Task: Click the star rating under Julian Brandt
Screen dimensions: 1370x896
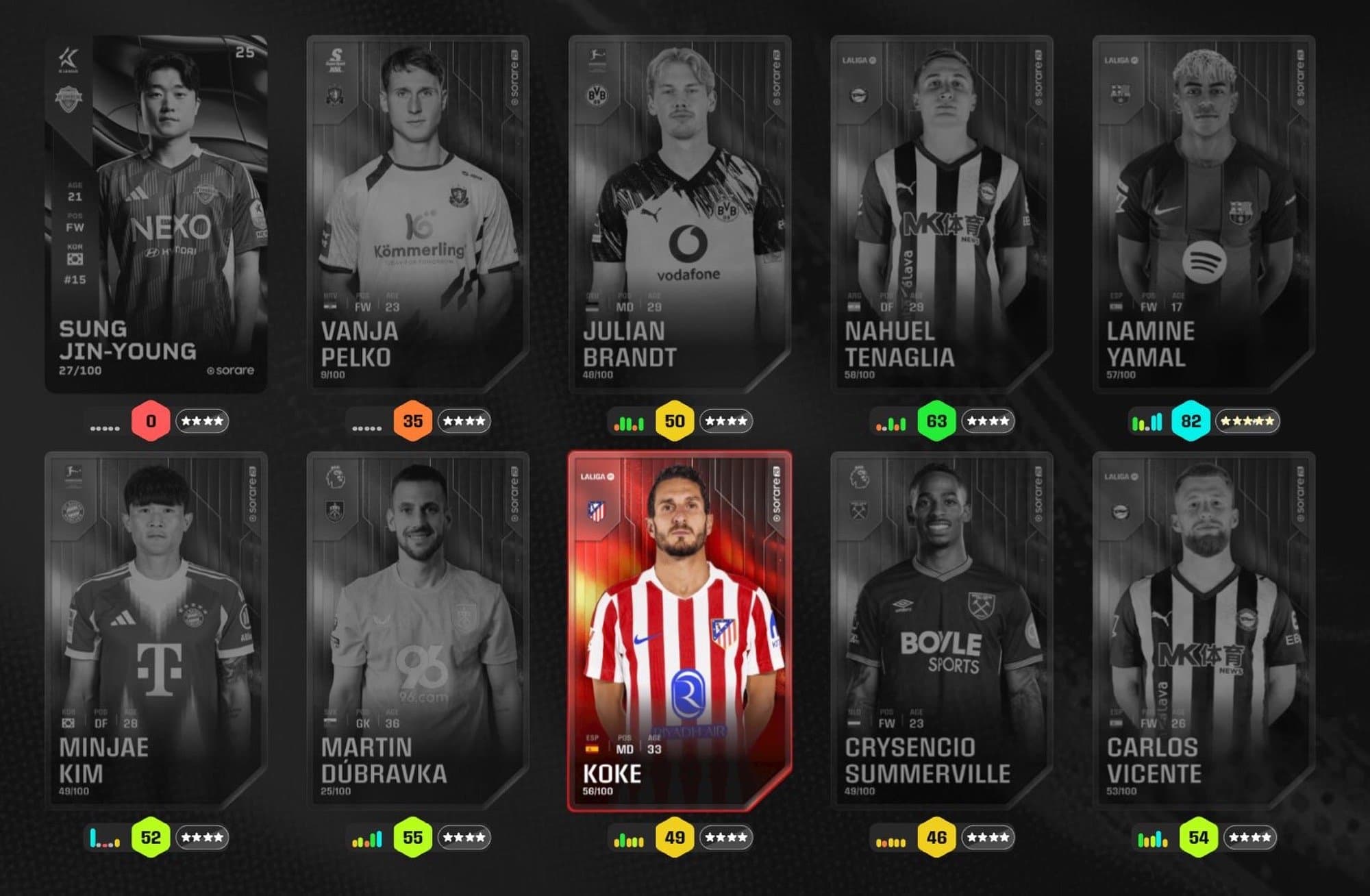Action: (x=726, y=421)
